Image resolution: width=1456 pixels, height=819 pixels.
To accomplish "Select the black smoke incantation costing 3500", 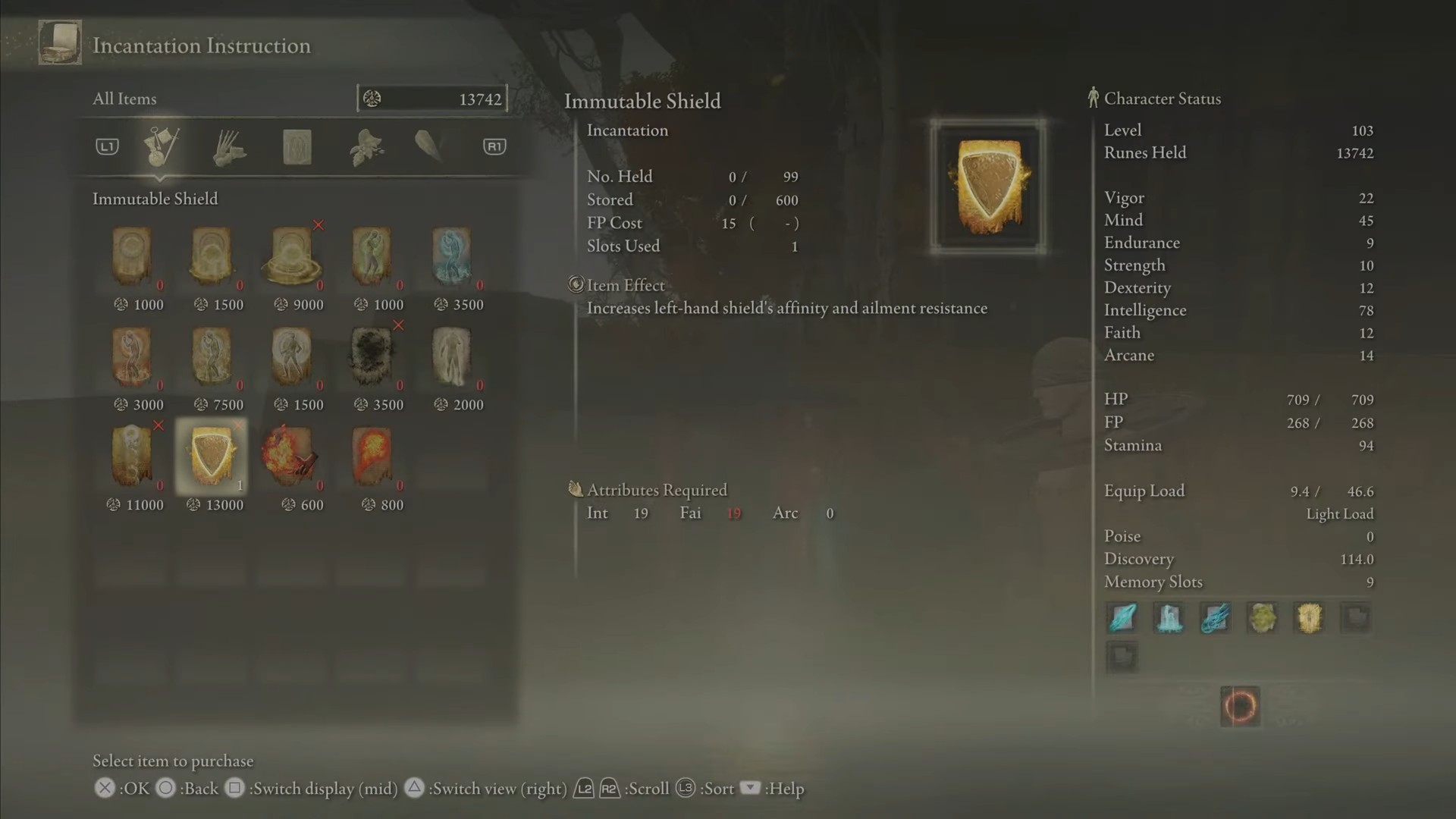I will click(372, 356).
